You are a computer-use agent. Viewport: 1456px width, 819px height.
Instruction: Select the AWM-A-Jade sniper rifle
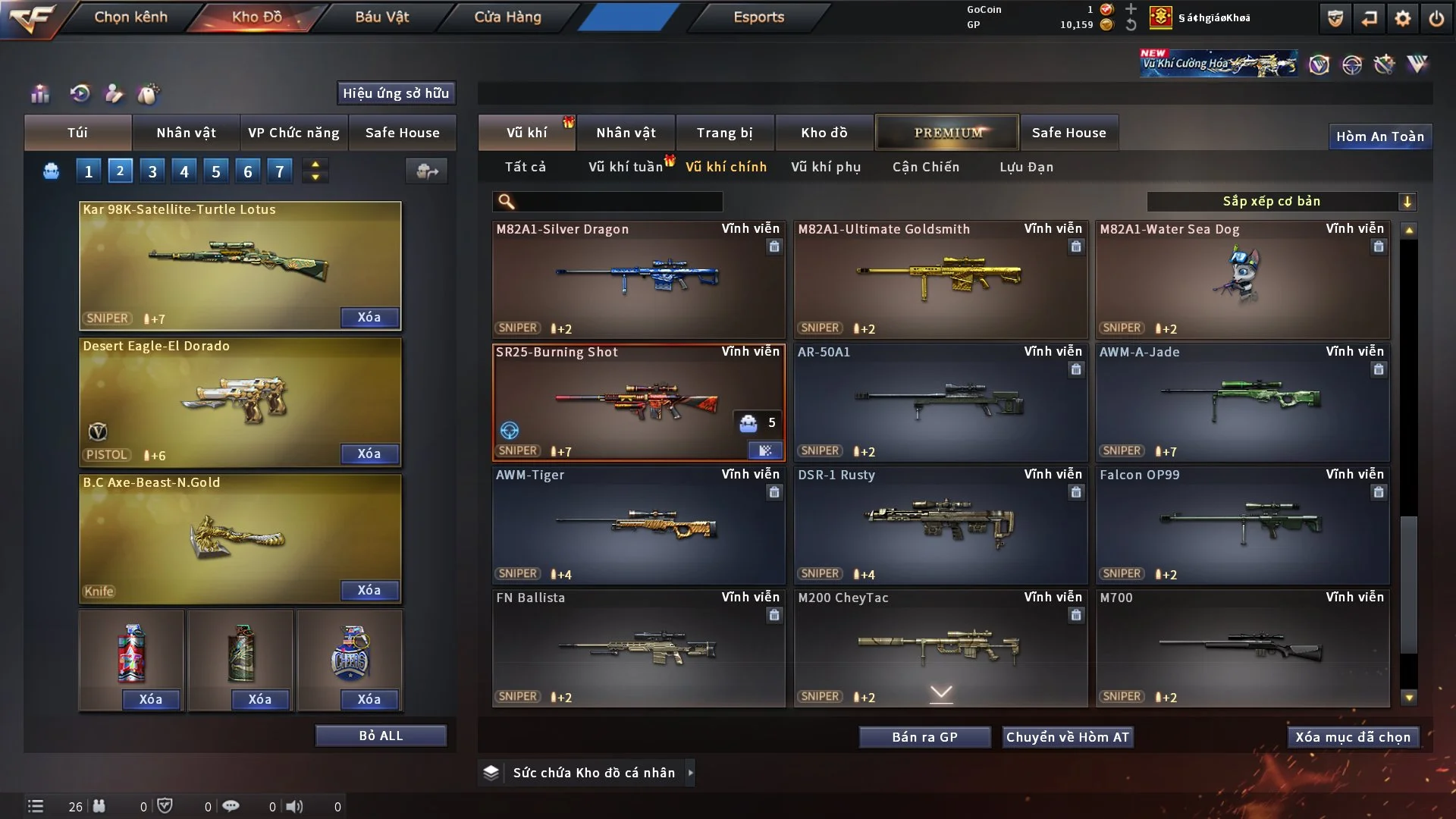click(1241, 402)
